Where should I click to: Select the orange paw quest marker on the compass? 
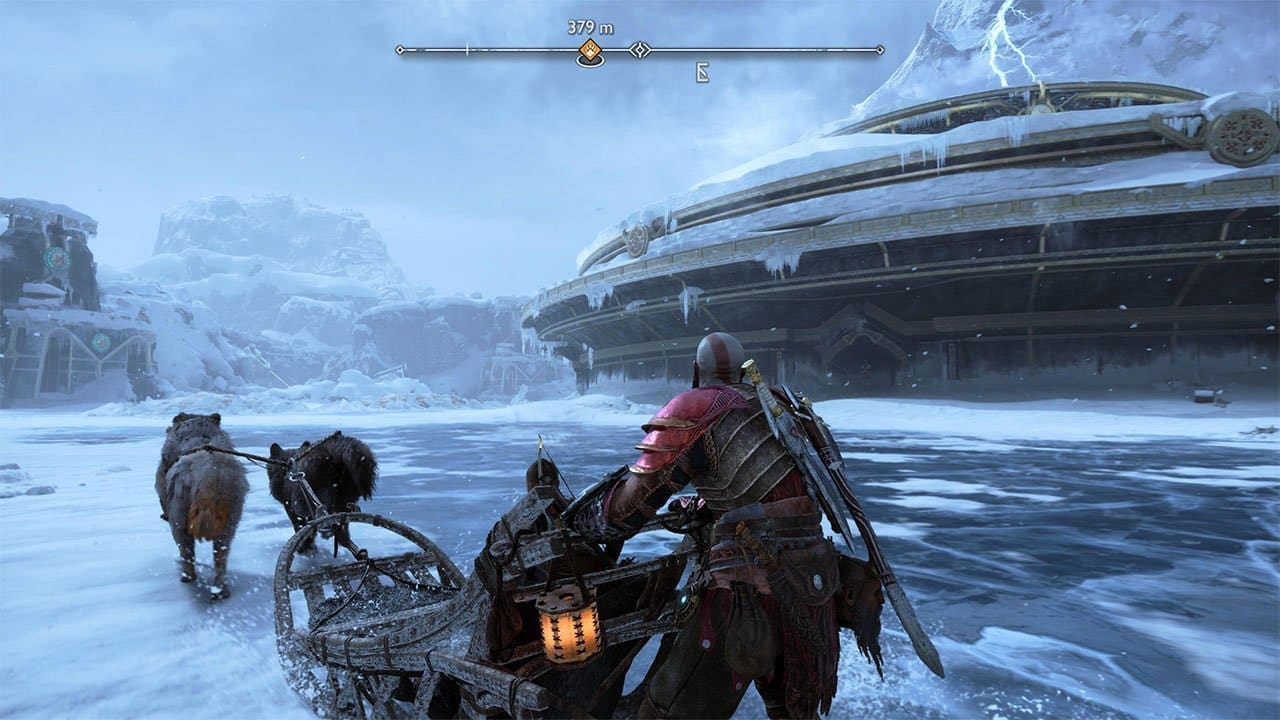click(590, 51)
